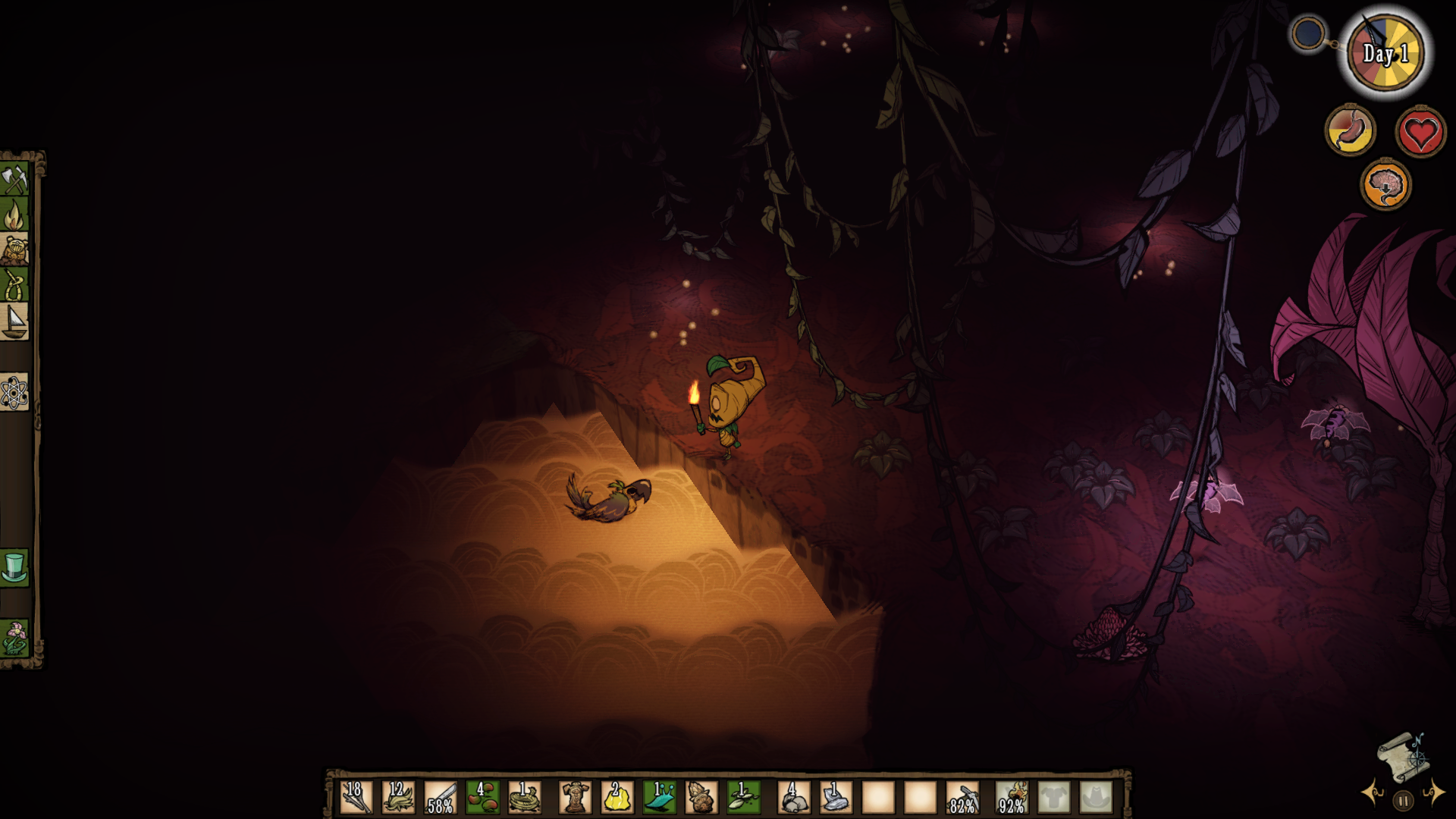
Task: Open the Light crafting tab with flame icon
Action: coord(14,215)
